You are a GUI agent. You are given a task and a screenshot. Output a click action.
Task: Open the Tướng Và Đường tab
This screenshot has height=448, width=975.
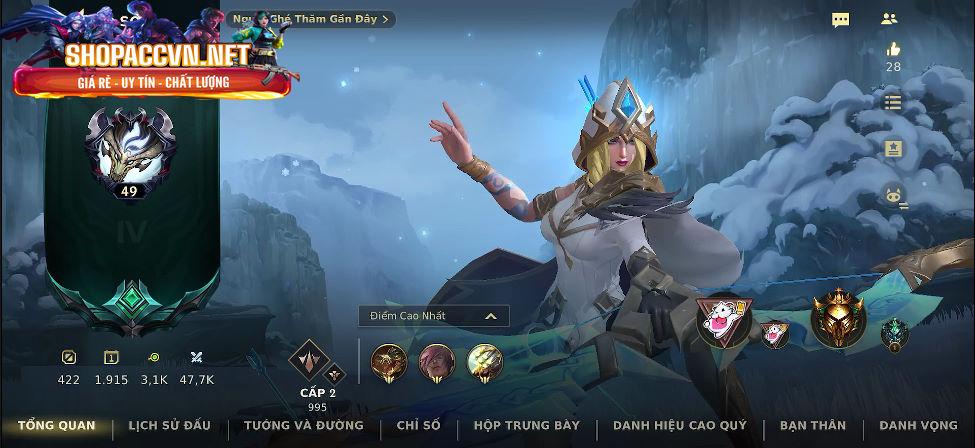pyautogui.click(x=304, y=426)
